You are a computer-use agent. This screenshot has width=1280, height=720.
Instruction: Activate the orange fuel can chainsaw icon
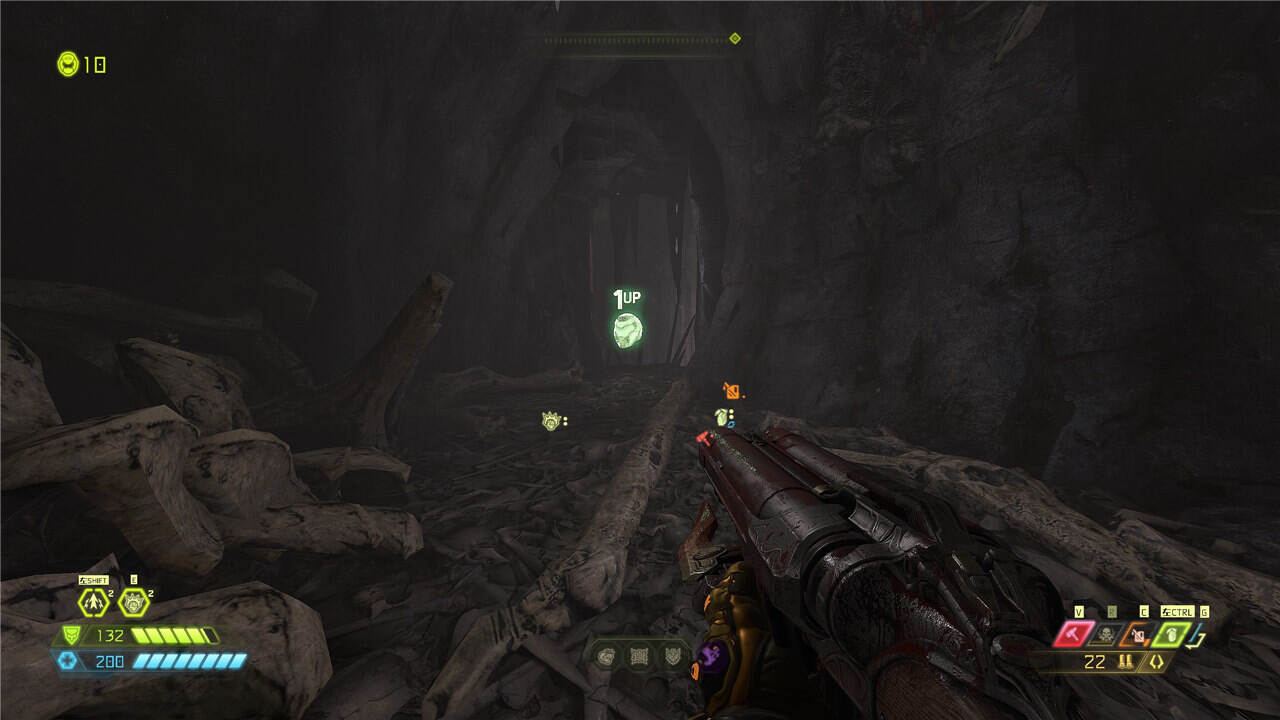pos(1139,633)
